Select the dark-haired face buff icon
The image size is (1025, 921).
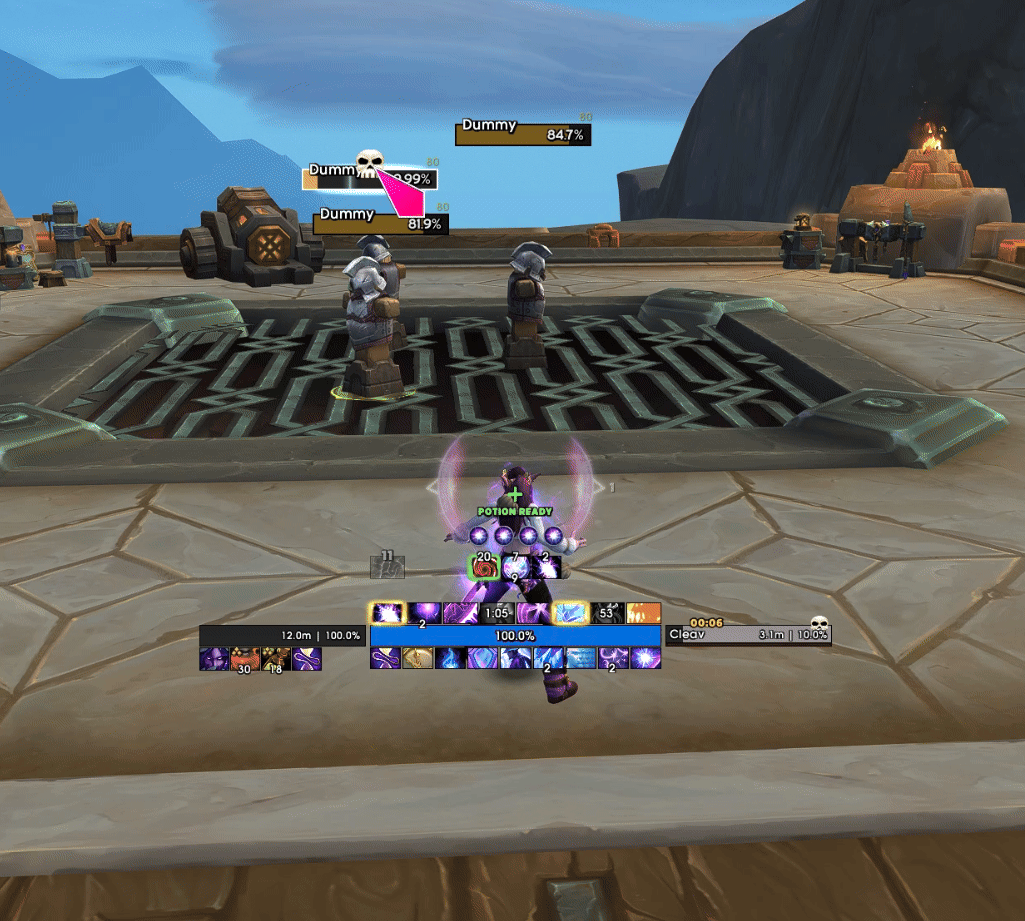pyautogui.click(x=214, y=658)
